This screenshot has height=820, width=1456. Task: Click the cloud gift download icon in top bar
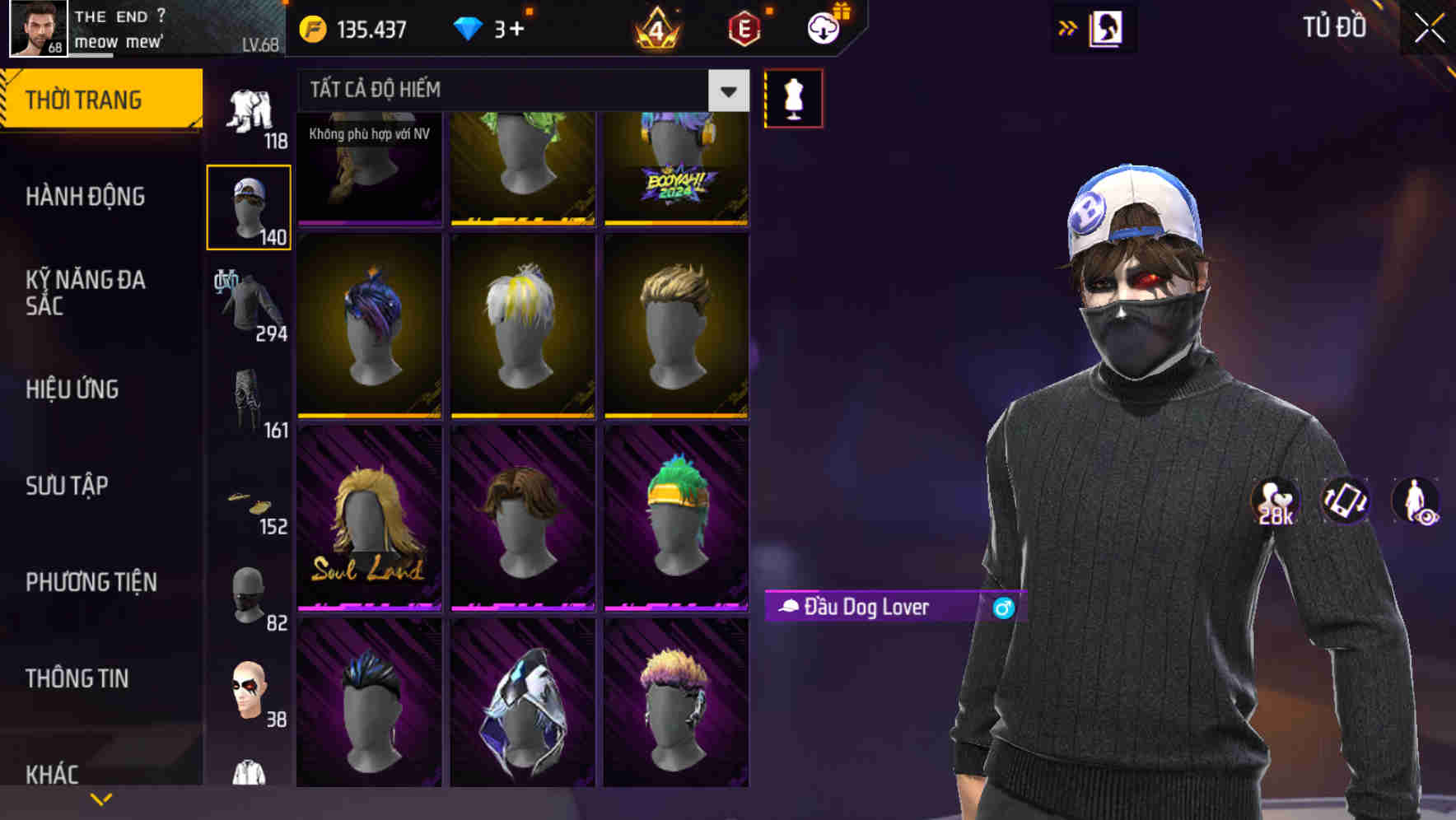coord(823,27)
